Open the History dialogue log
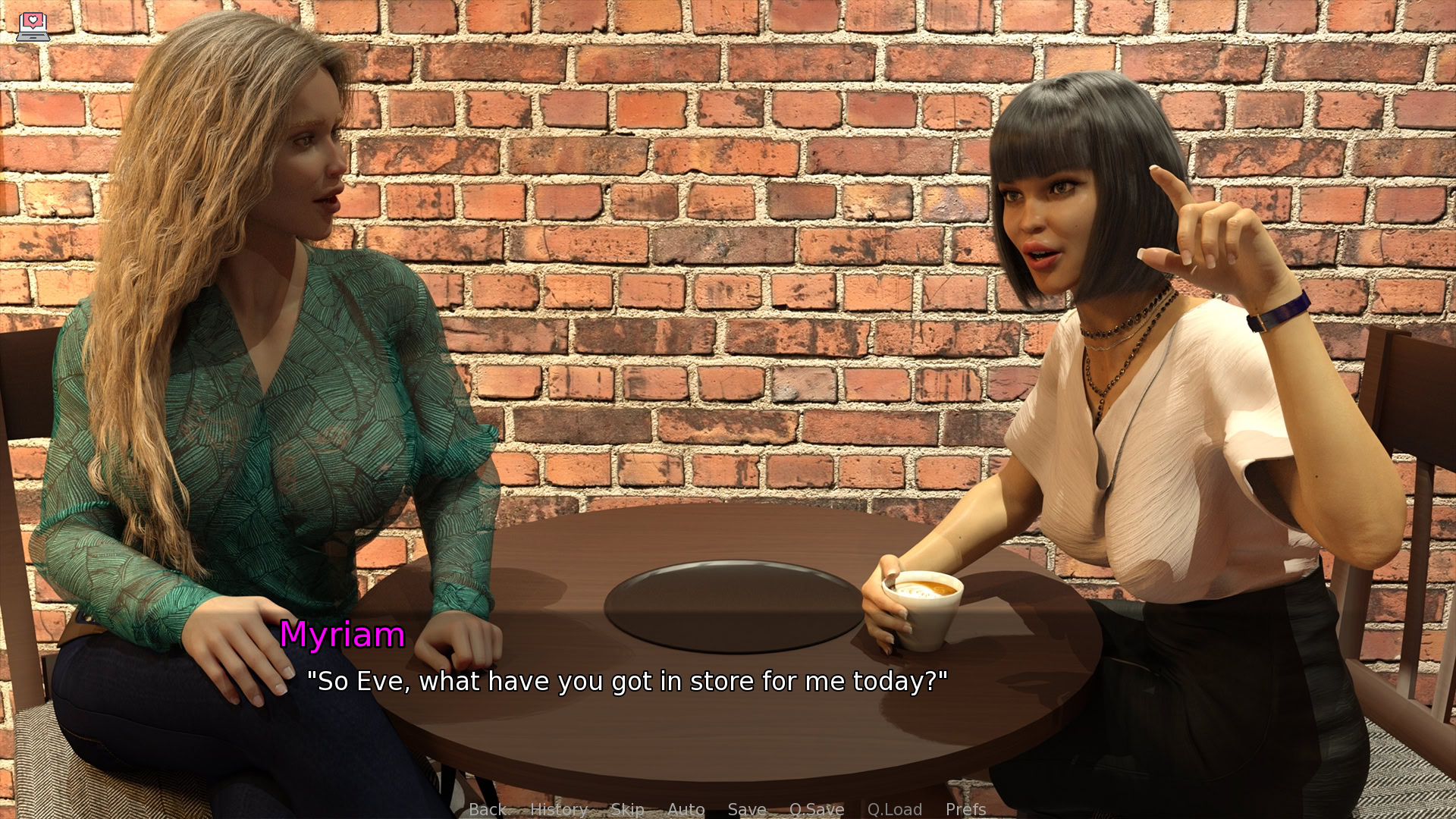Screen dimensions: 1456x819 pos(559,809)
